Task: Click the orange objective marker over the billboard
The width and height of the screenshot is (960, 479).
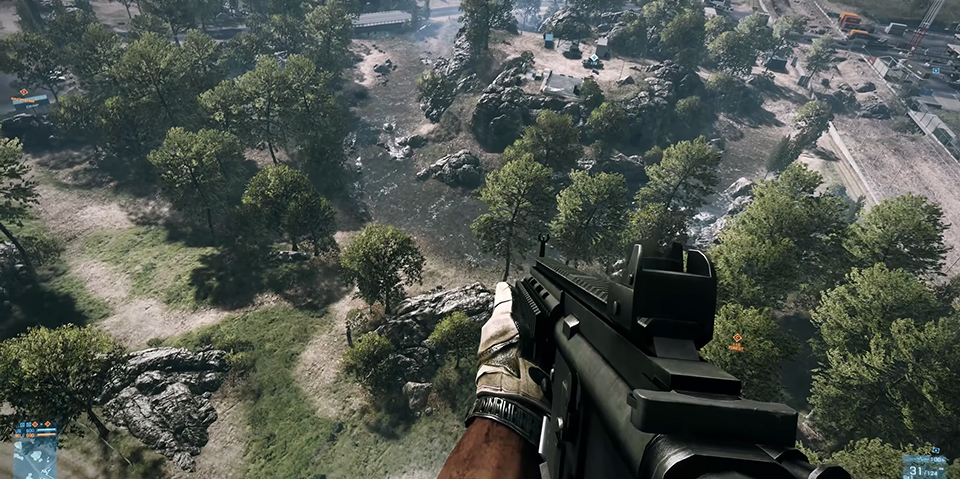Action: [x=23, y=92]
